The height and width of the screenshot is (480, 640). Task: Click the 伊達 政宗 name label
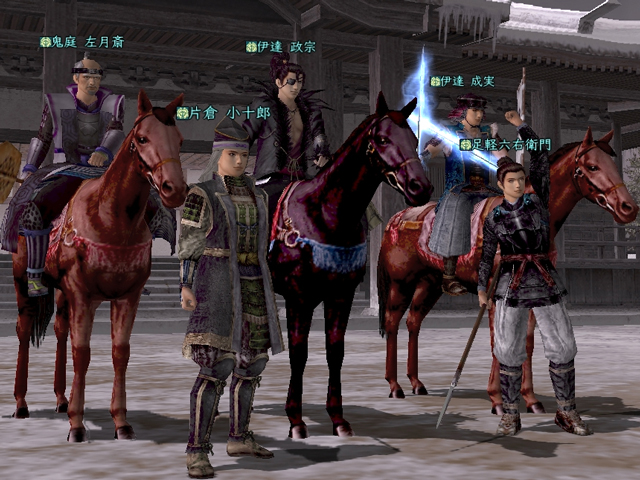(x=281, y=46)
